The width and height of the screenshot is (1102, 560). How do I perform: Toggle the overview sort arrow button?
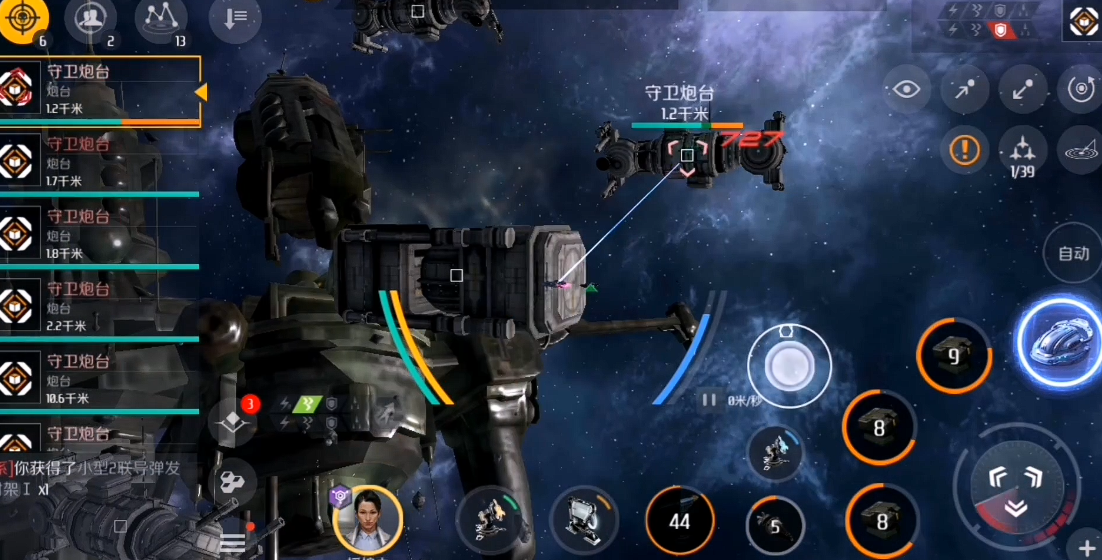(229, 17)
